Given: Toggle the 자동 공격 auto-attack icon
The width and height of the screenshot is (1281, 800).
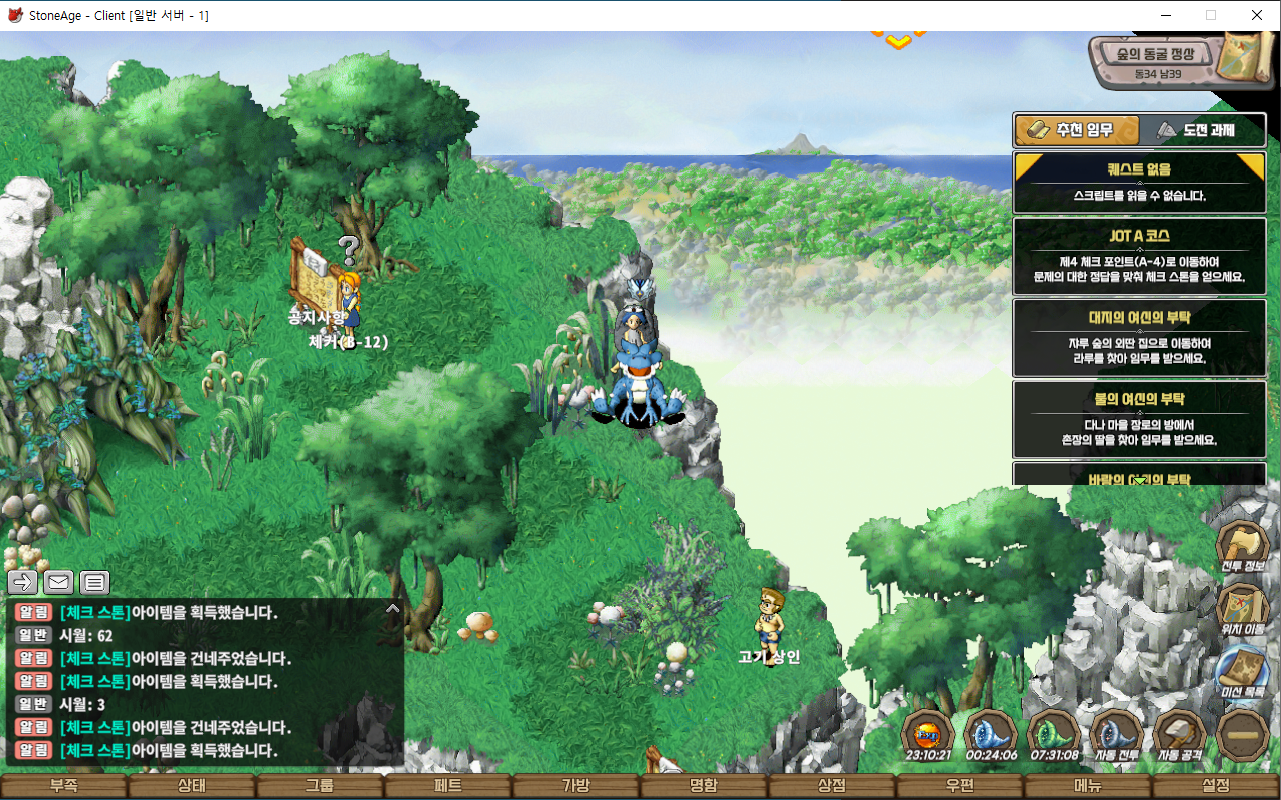Looking at the screenshot, I should [1180, 734].
